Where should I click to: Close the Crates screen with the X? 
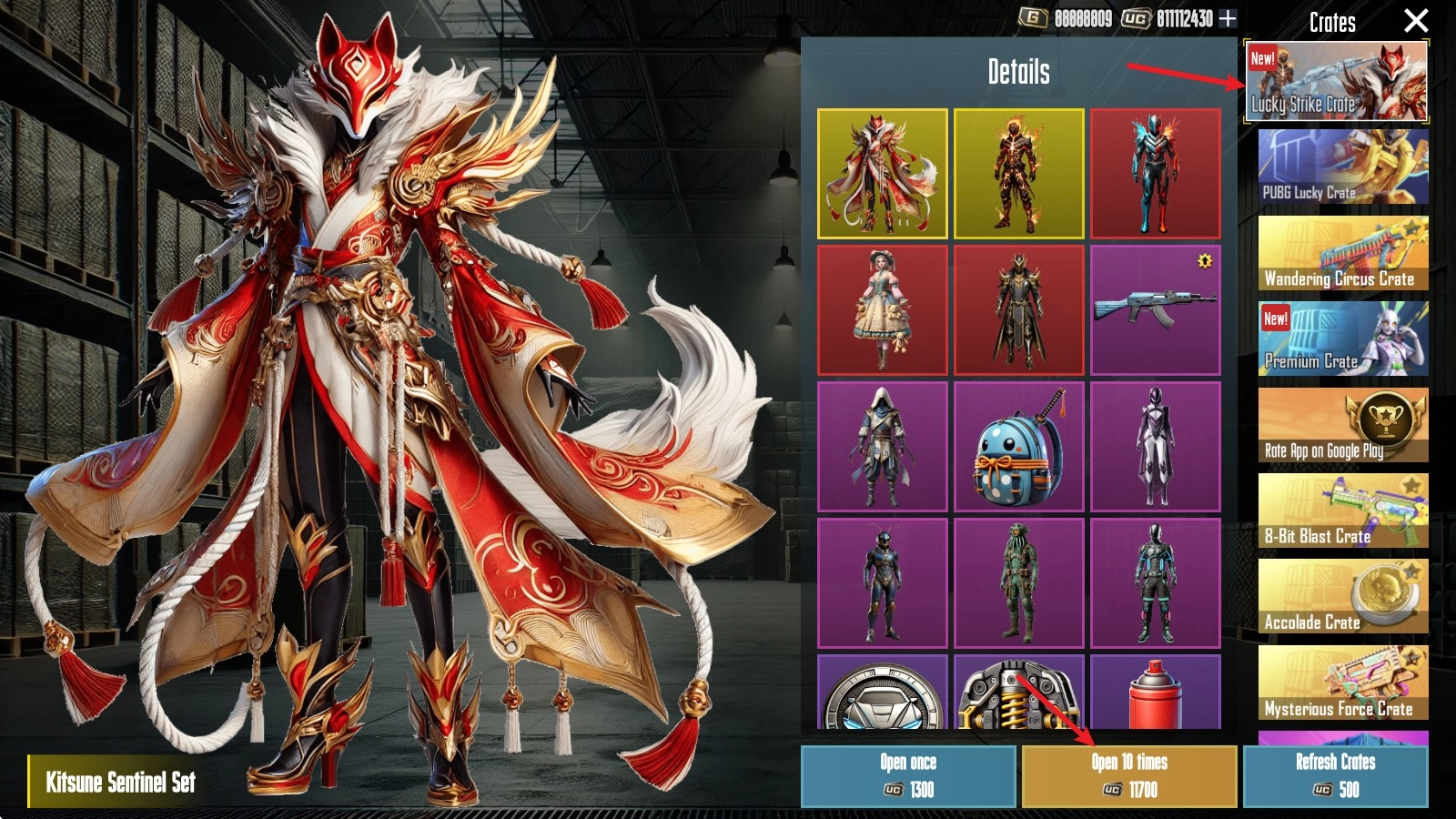coord(1415,21)
